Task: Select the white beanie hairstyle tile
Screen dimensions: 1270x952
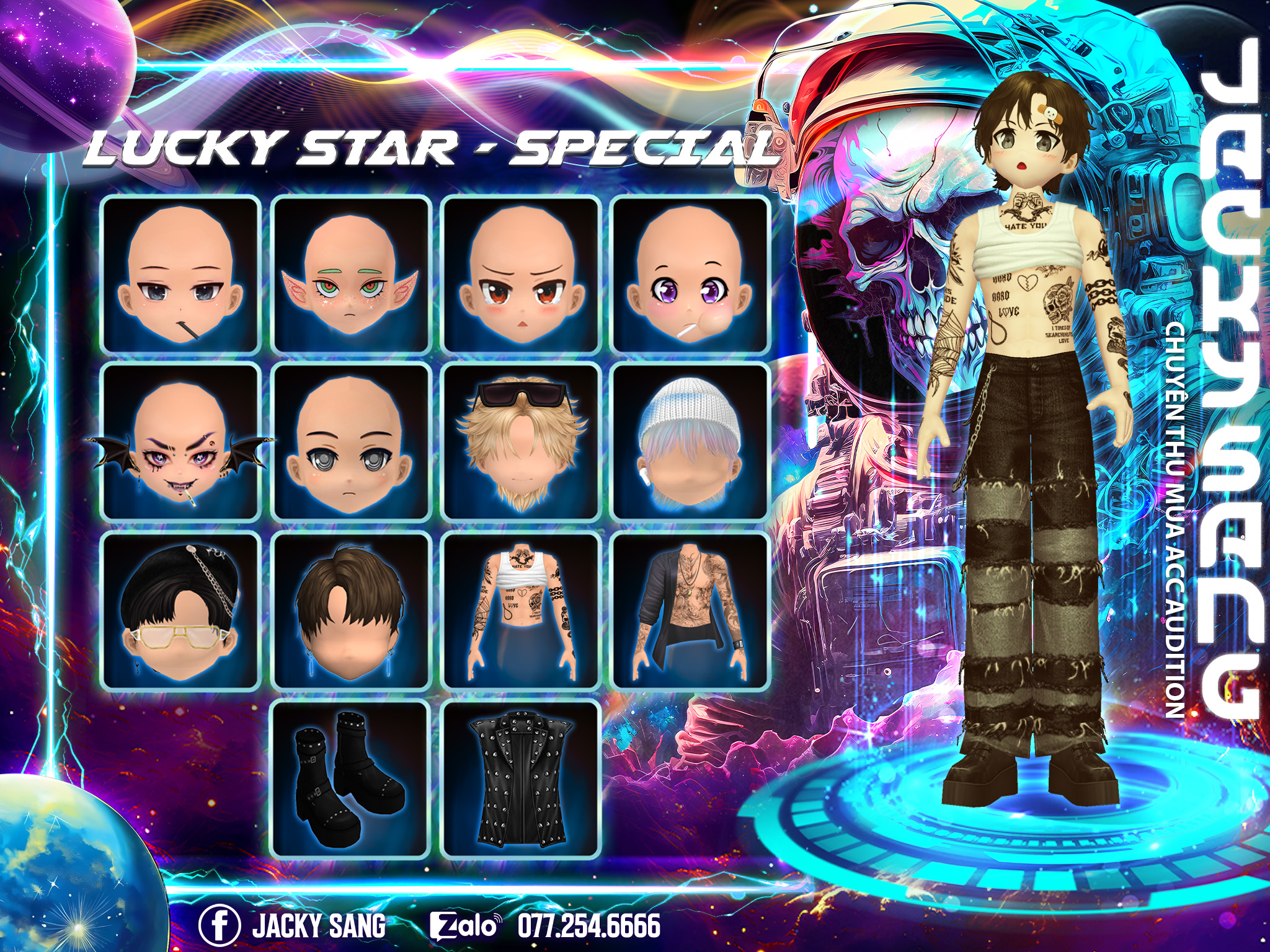Action: point(691,443)
